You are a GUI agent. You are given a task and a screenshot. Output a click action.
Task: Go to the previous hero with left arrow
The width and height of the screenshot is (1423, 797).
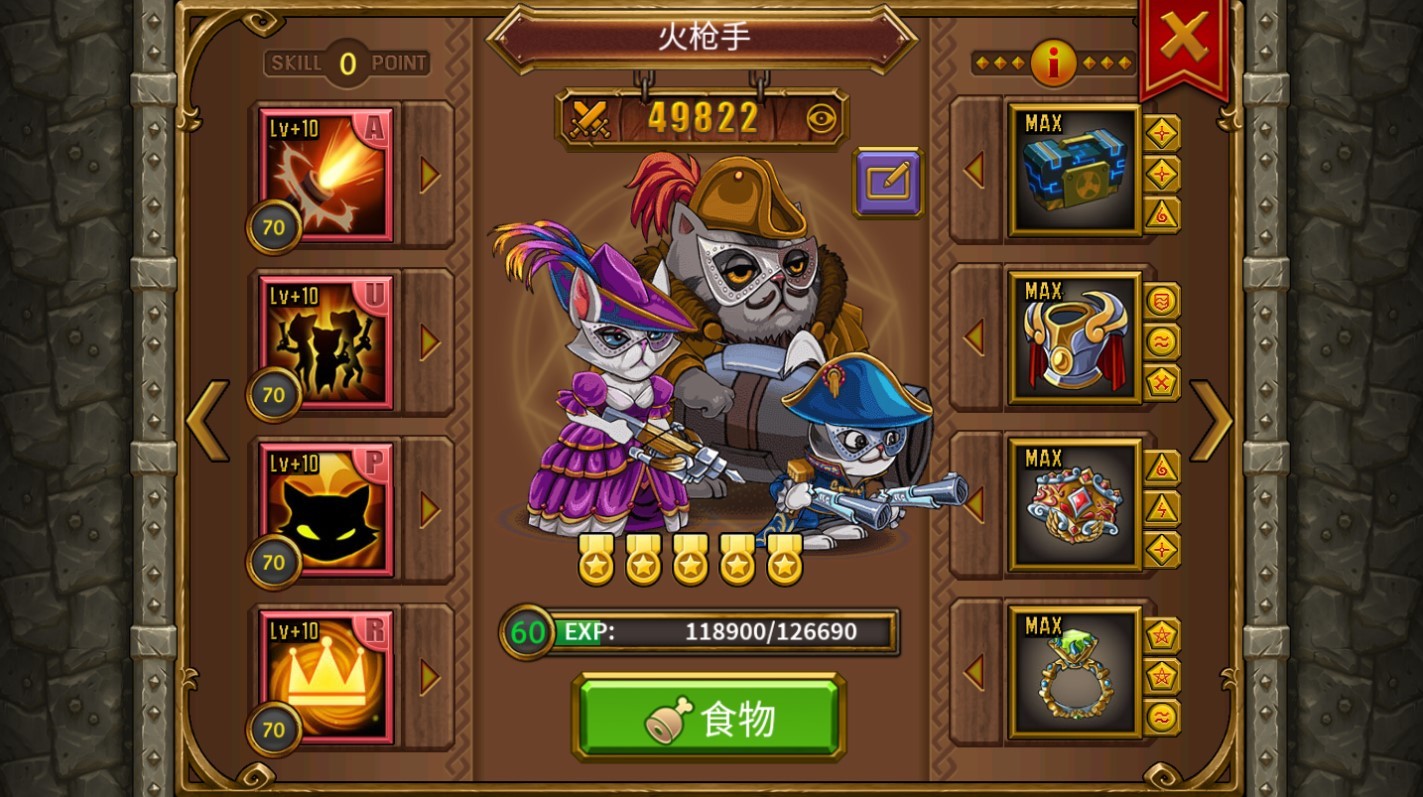tap(207, 420)
